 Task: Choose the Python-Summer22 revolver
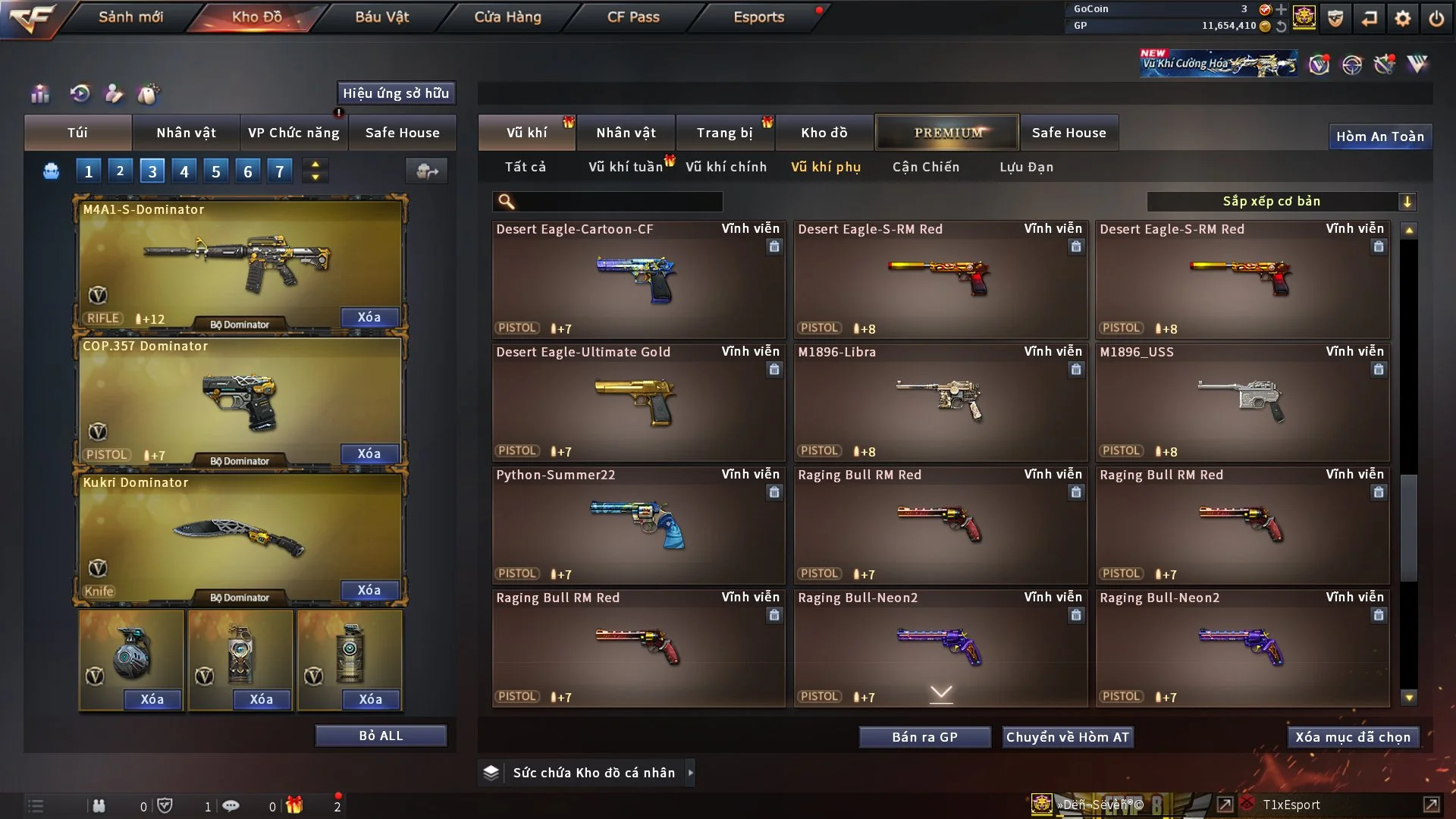tap(637, 525)
